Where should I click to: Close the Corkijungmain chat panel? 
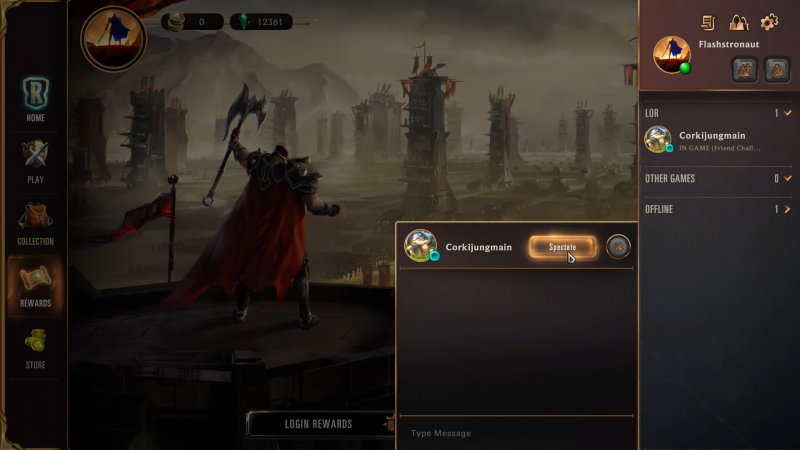click(619, 246)
